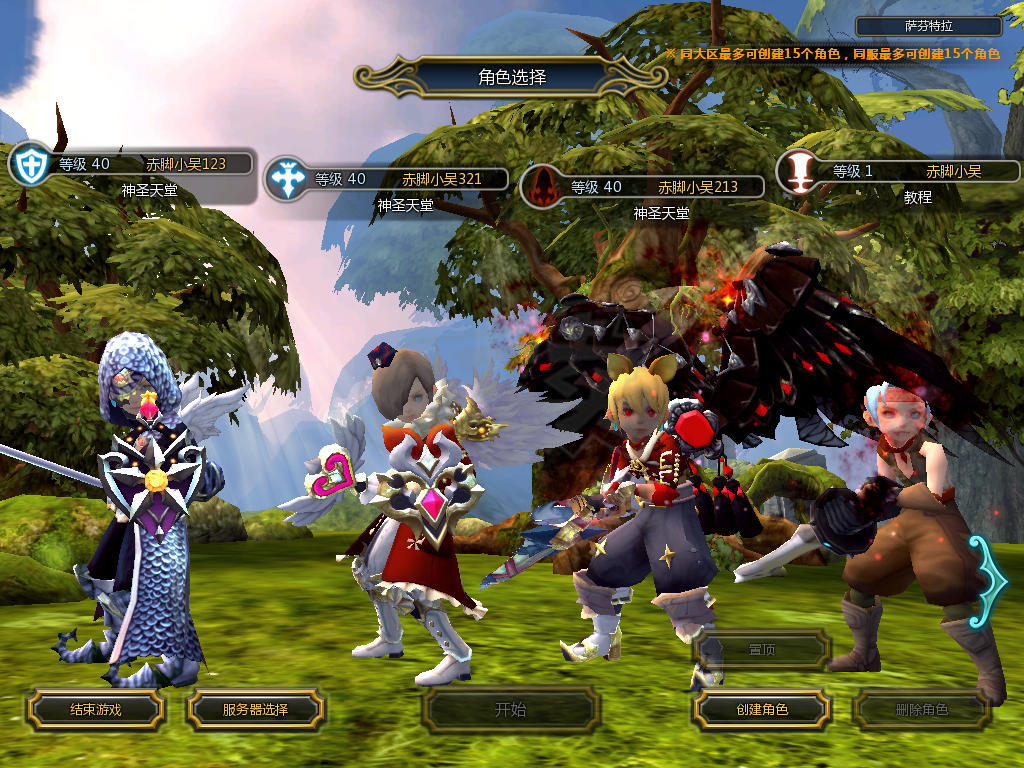Click the 删除角色 delete character button
Image resolution: width=1024 pixels, height=768 pixels.
[x=921, y=710]
